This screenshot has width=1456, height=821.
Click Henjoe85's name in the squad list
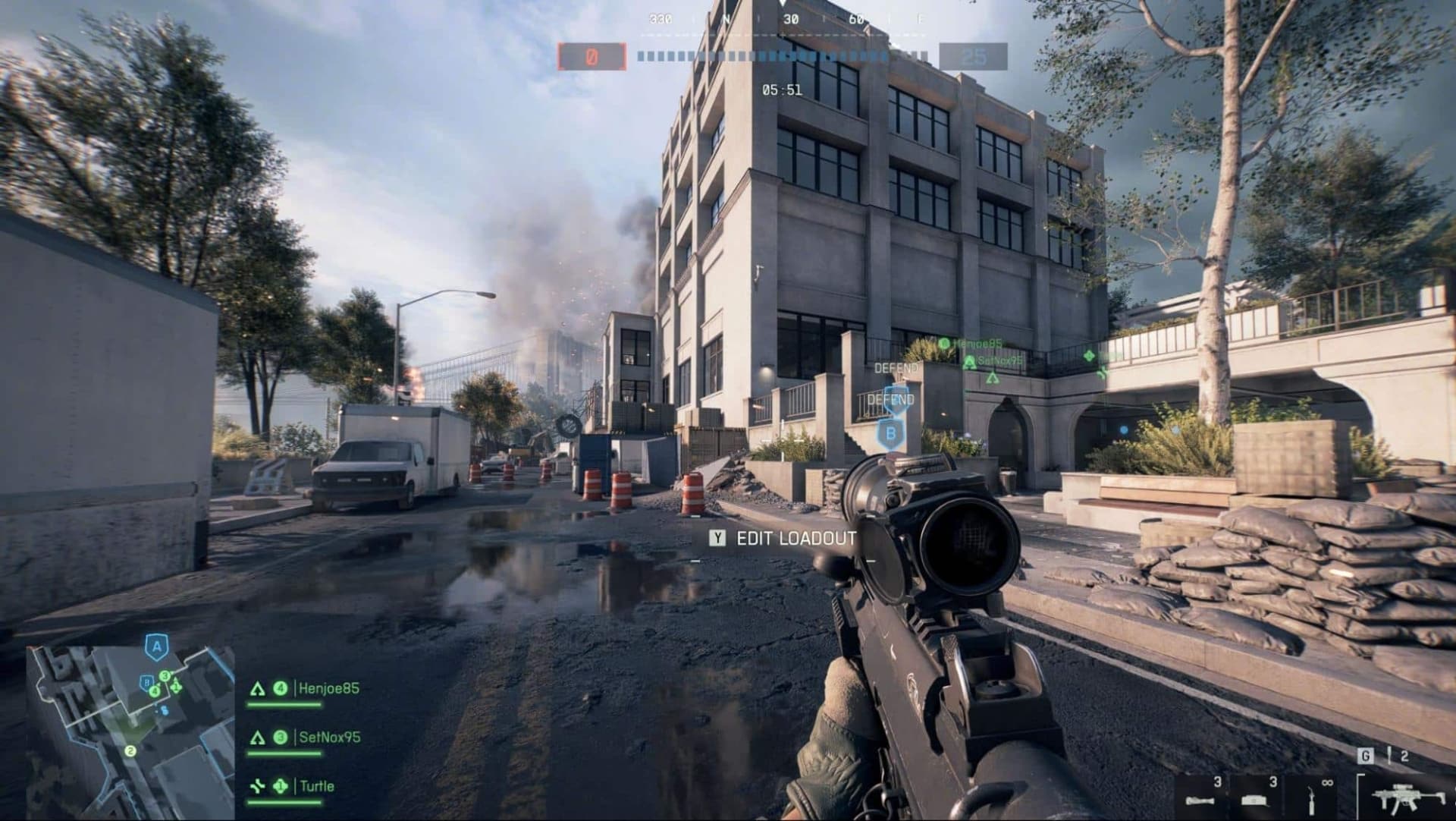pyautogui.click(x=328, y=688)
